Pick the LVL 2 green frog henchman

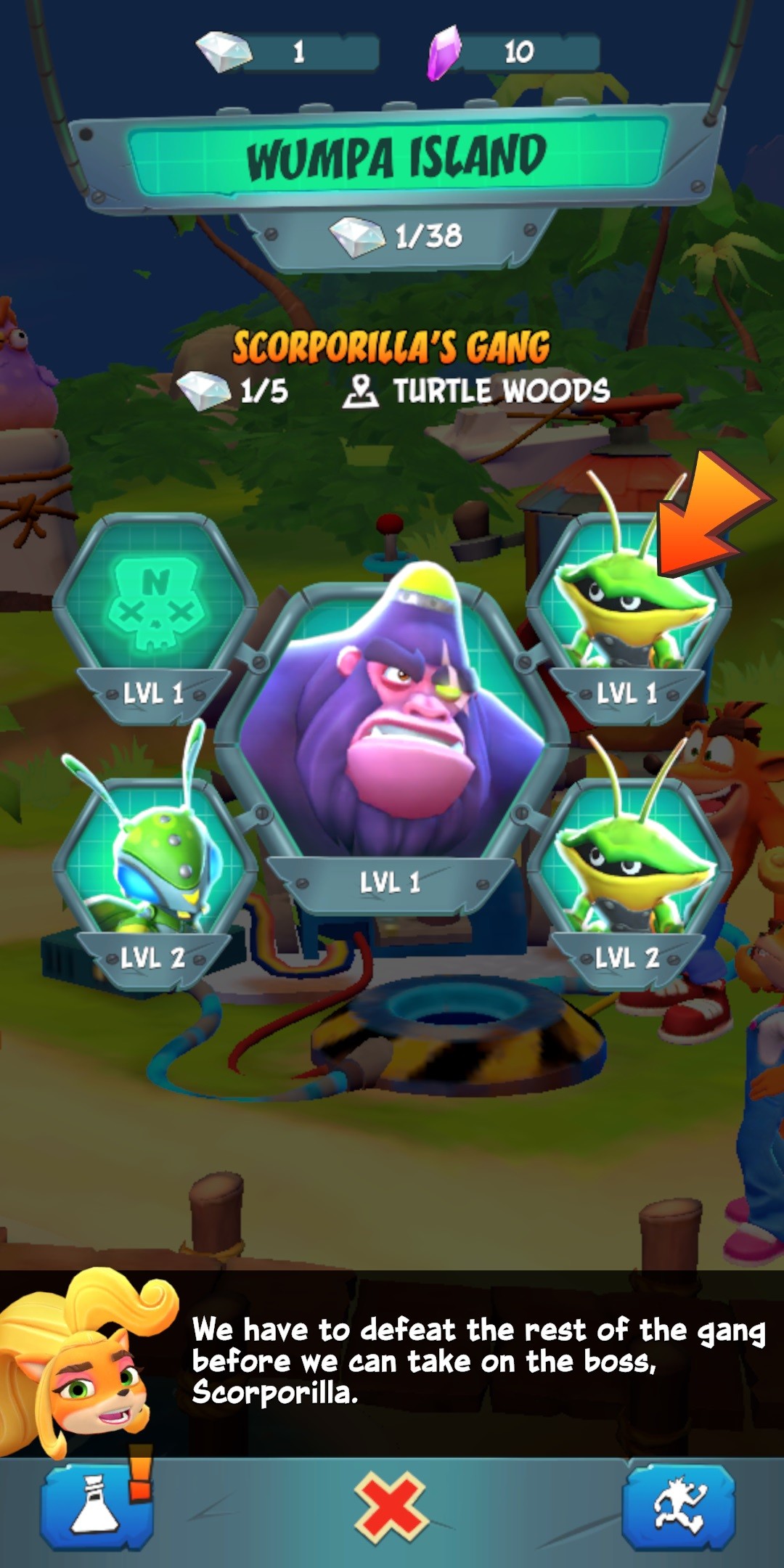point(628,871)
